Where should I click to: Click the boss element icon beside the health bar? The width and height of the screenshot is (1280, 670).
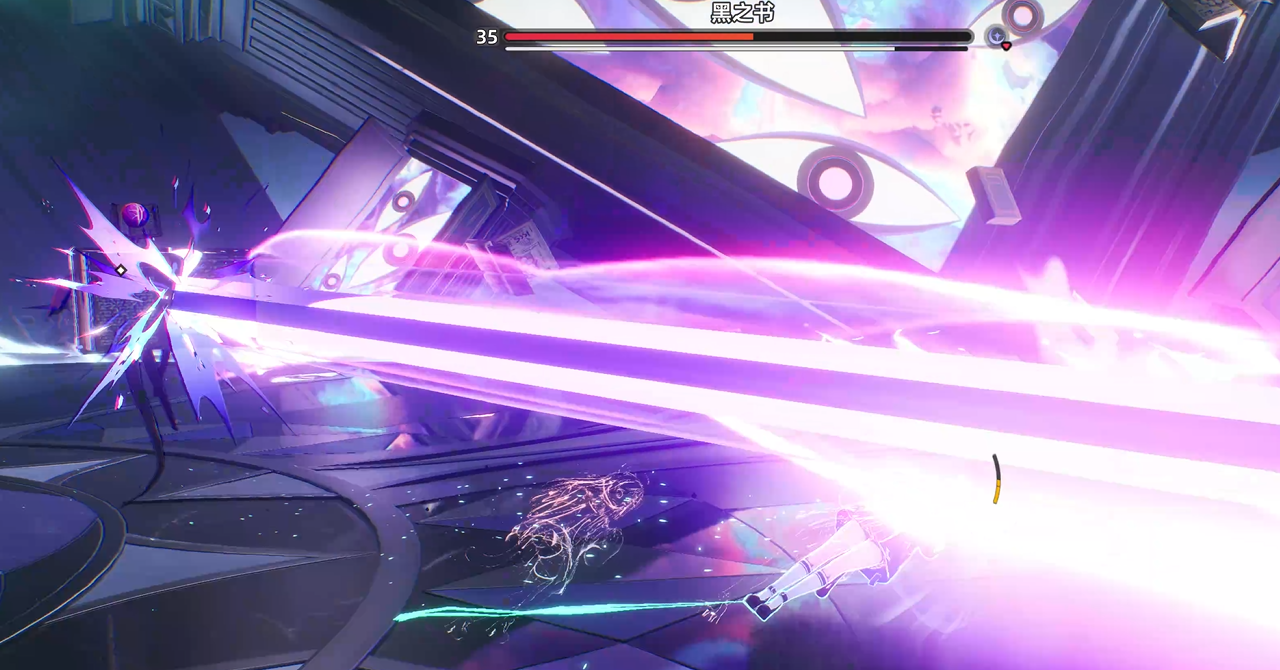pyautogui.click(x=997, y=37)
